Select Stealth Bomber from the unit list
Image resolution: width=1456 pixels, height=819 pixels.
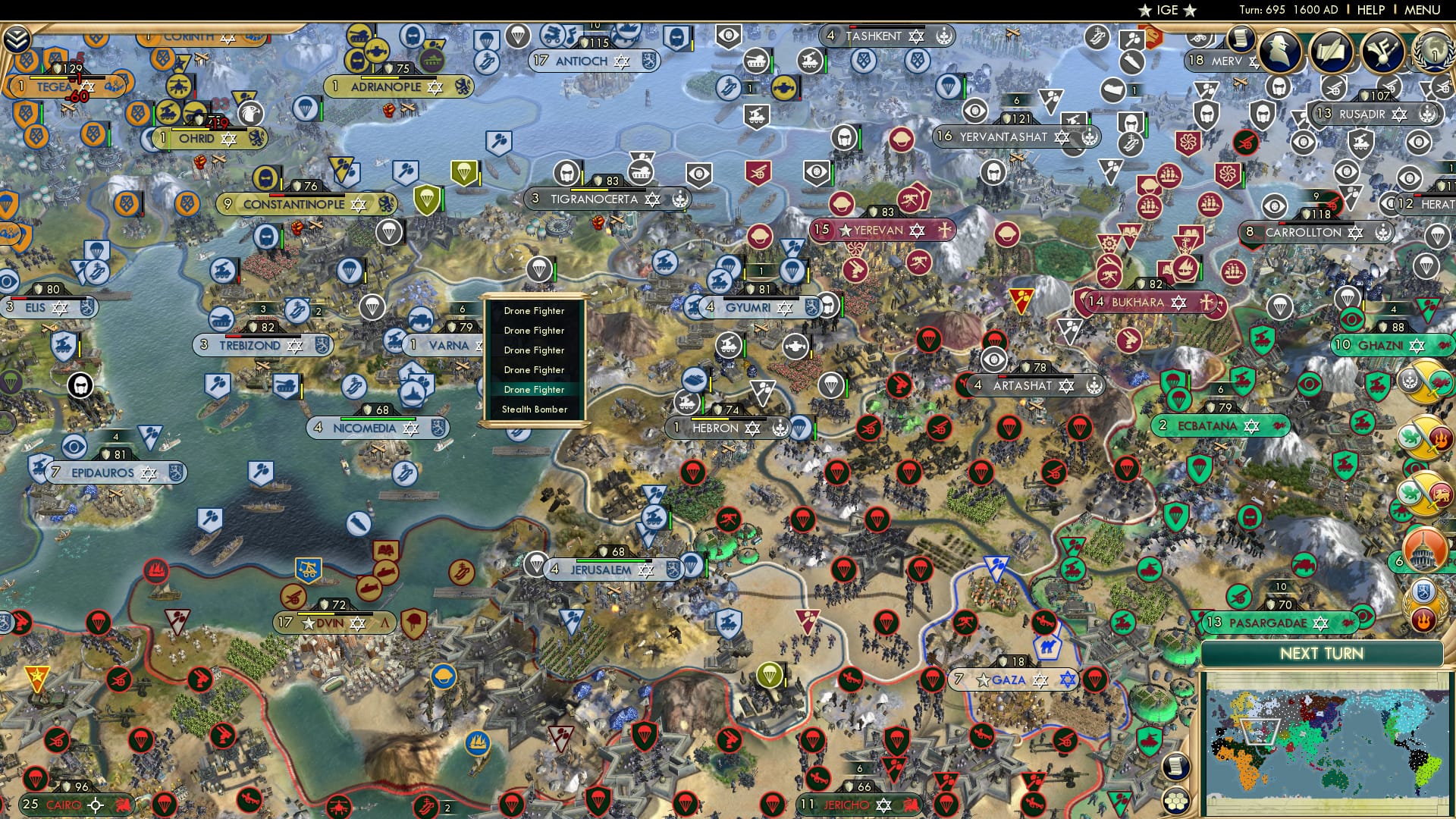(x=535, y=409)
